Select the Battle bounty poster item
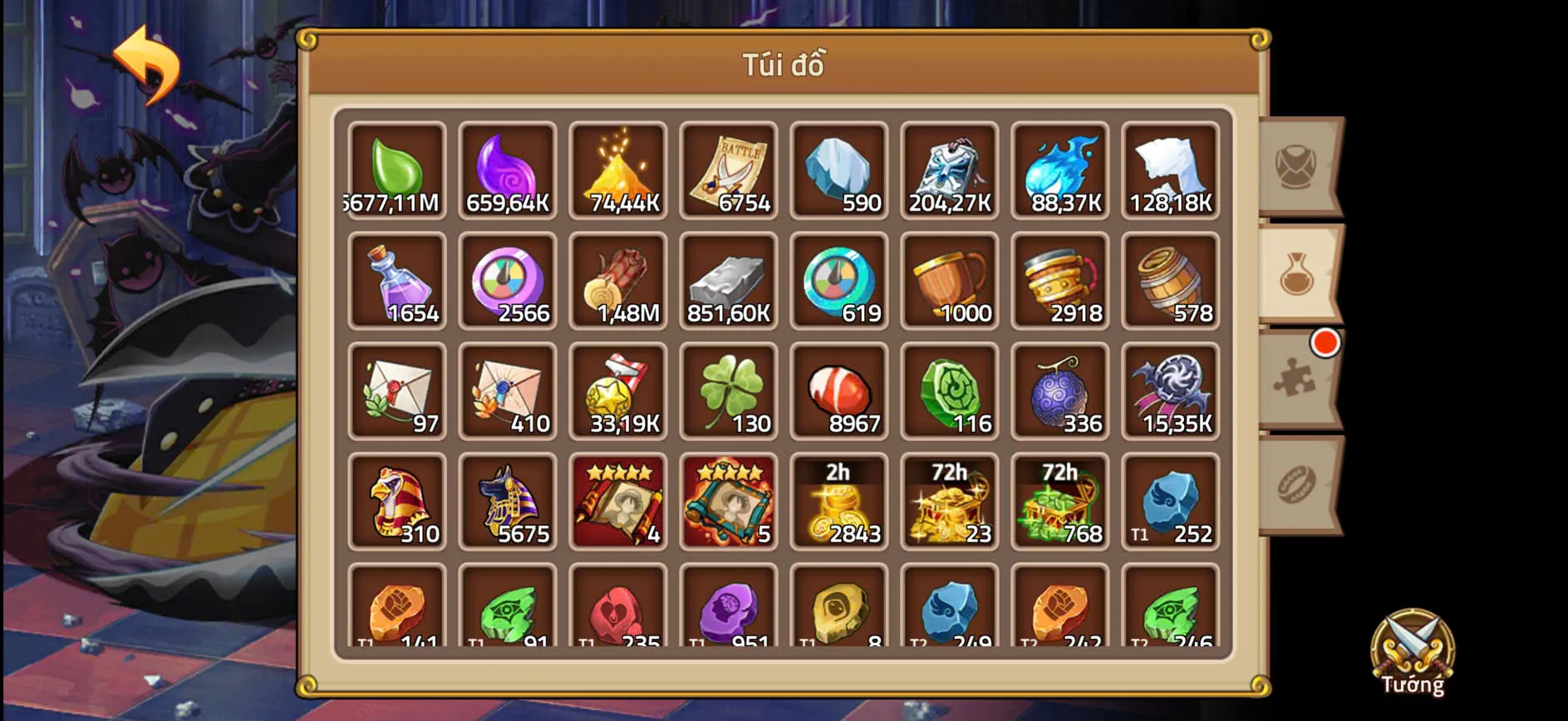1568x721 pixels. [x=729, y=170]
